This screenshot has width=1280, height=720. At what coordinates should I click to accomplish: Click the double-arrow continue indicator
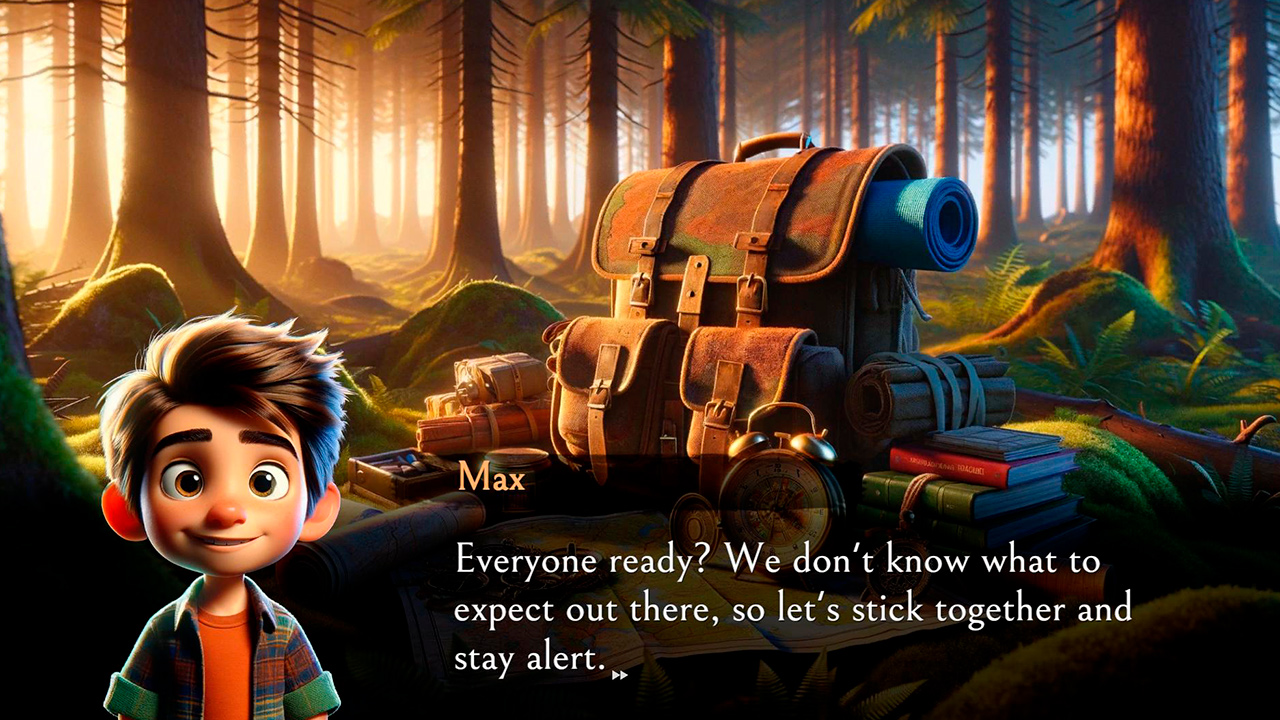tap(618, 676)
